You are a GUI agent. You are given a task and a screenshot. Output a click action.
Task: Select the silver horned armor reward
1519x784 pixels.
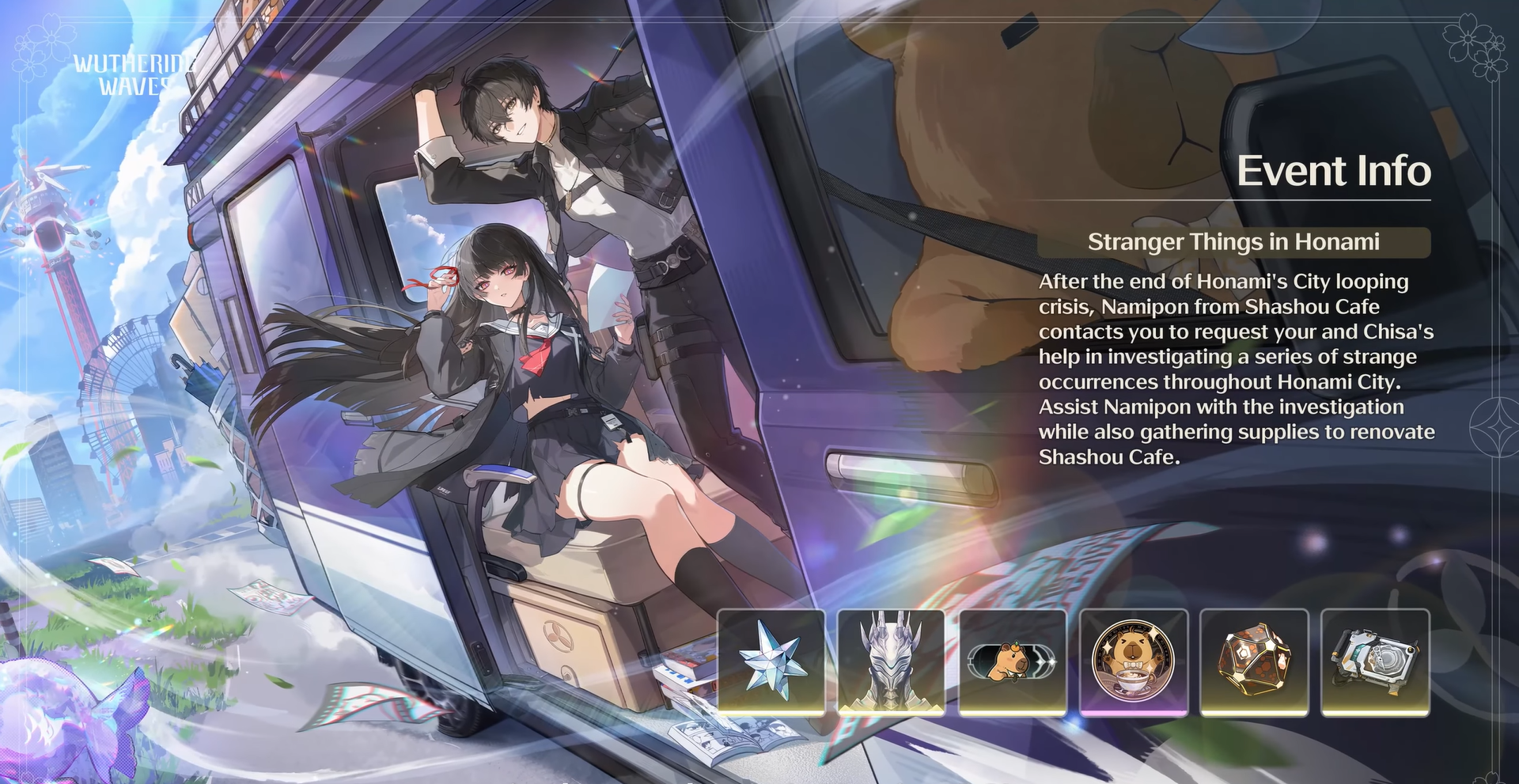[x=892, y=662]
